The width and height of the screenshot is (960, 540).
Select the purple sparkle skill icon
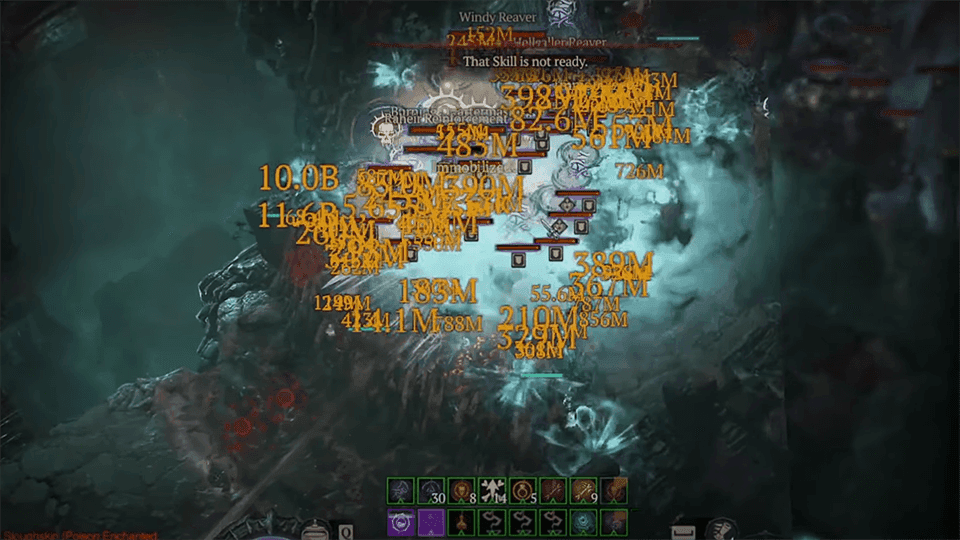click(x=431, y=520)
